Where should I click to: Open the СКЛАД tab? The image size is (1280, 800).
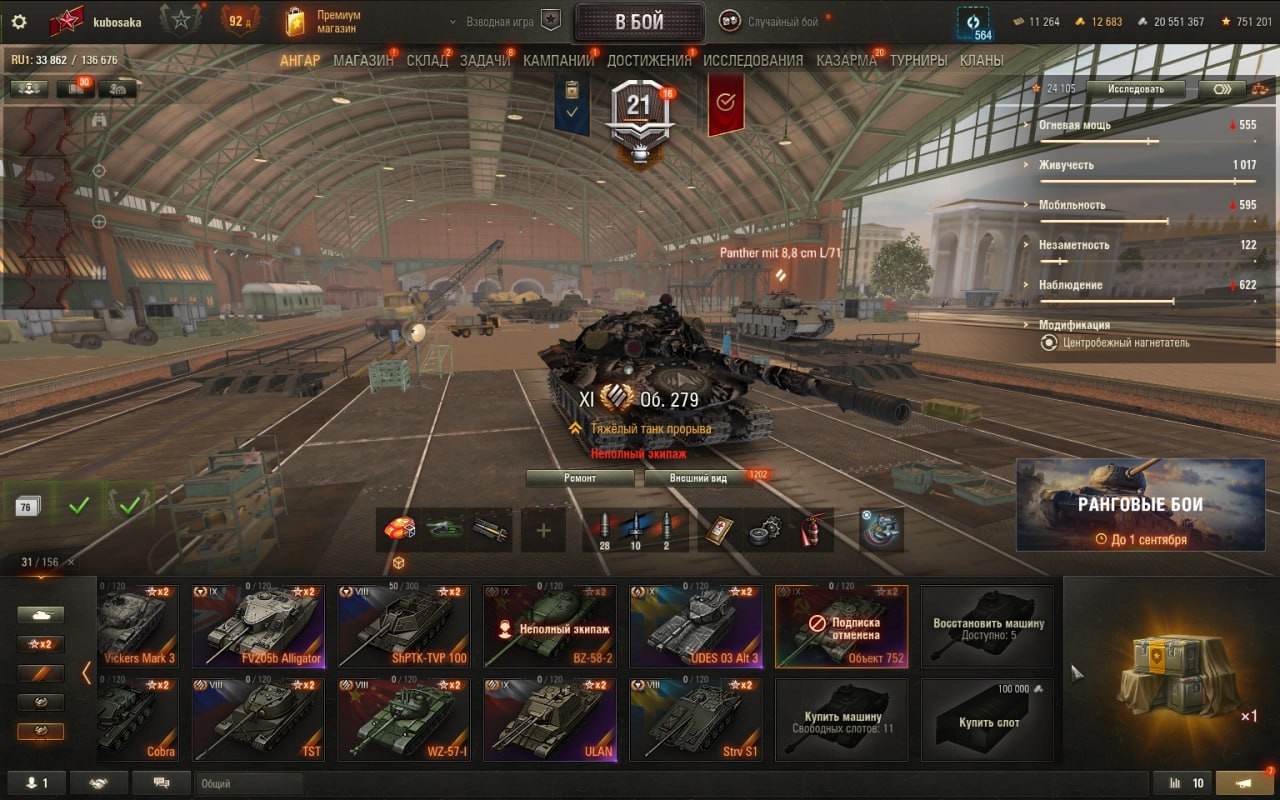coord(427,61)
